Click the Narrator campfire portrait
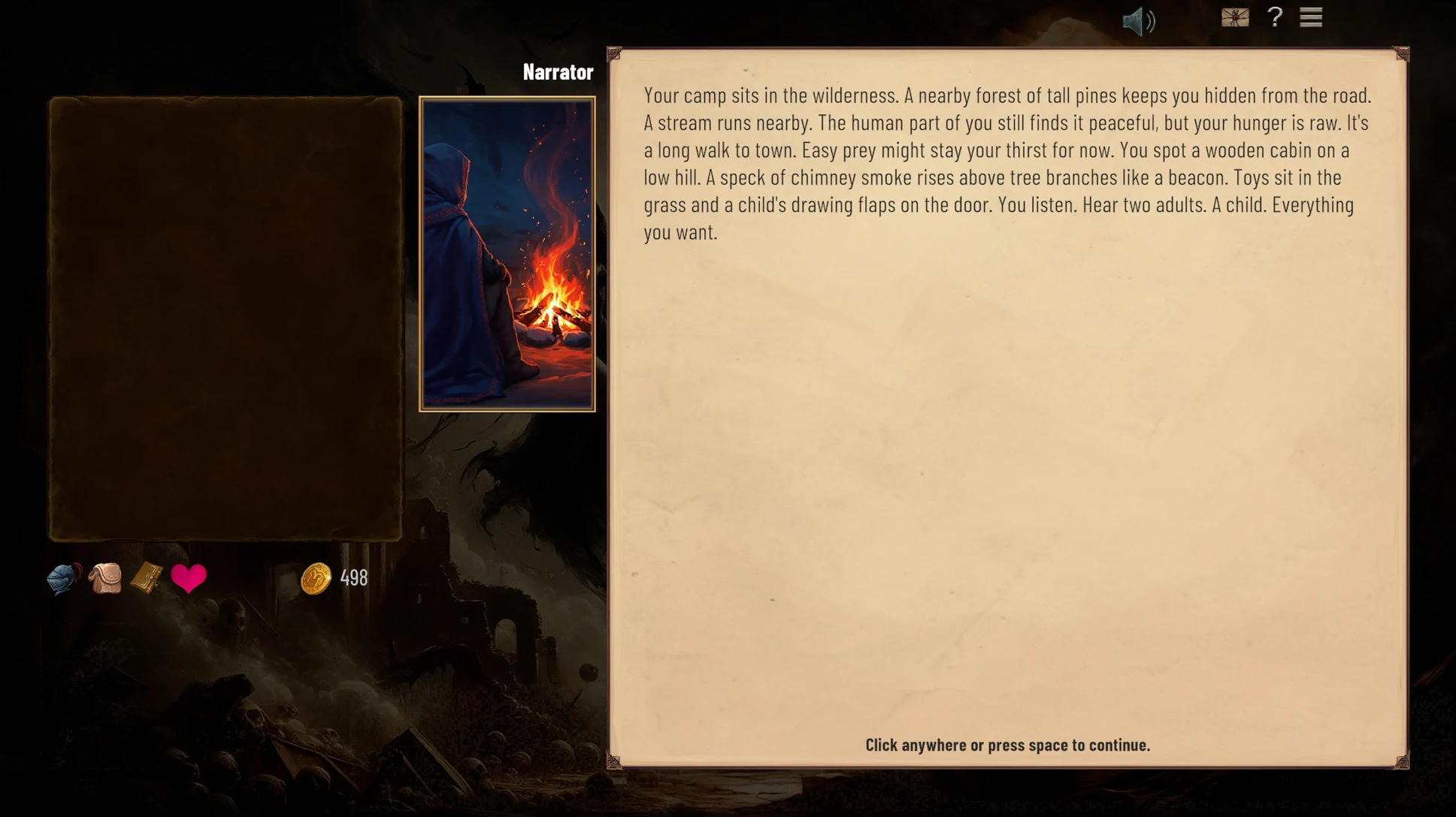1456x817 pixels. point(507,254)
